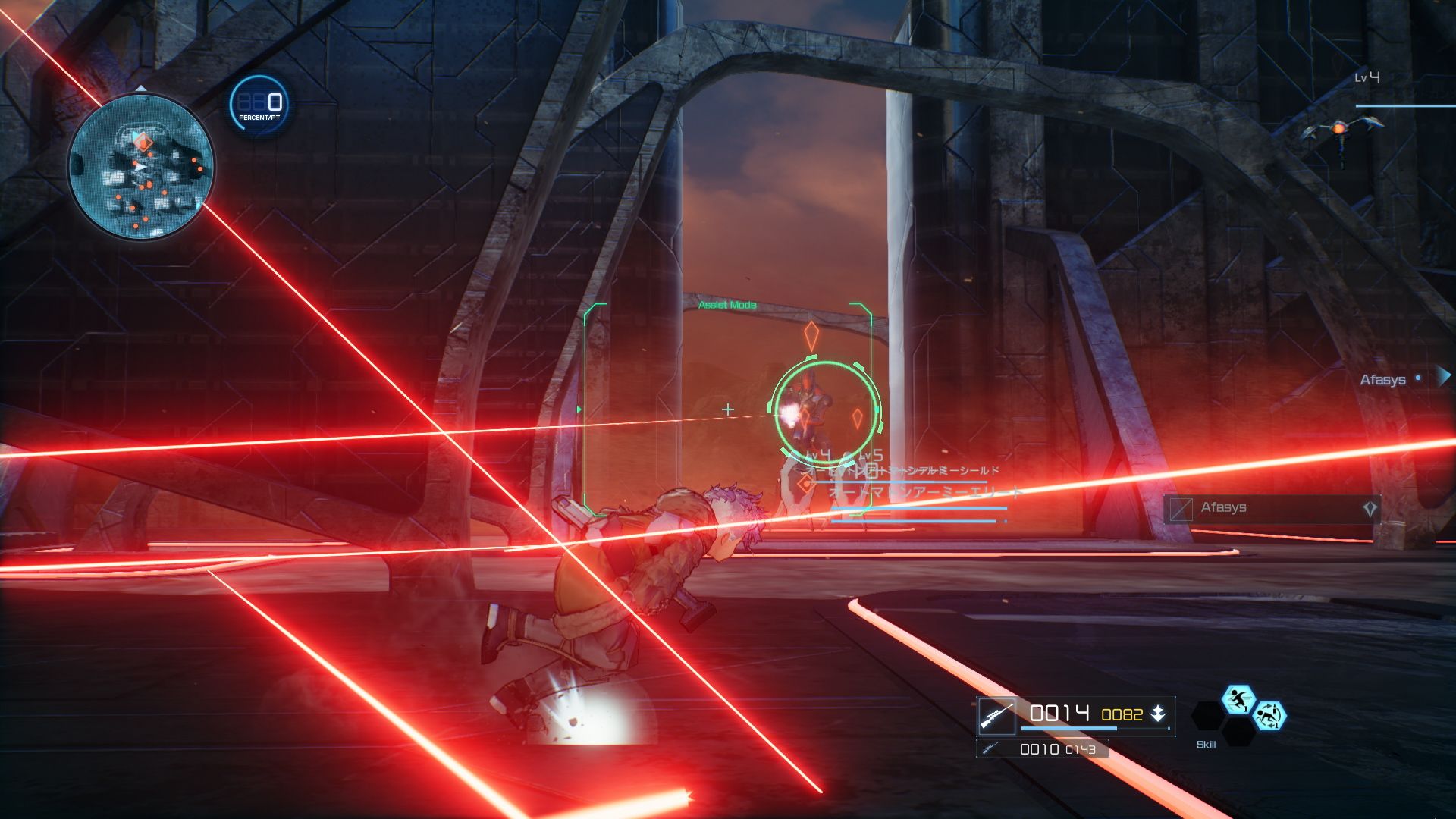Activate the sprinting figure skill
This screenshot has width=1456, height=819.
tap(1238, 699)
